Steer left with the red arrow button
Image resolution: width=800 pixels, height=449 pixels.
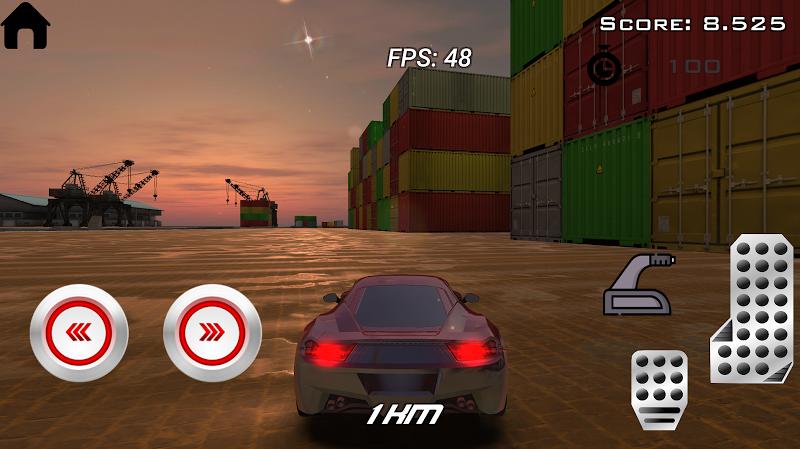[x=79, y=333]
